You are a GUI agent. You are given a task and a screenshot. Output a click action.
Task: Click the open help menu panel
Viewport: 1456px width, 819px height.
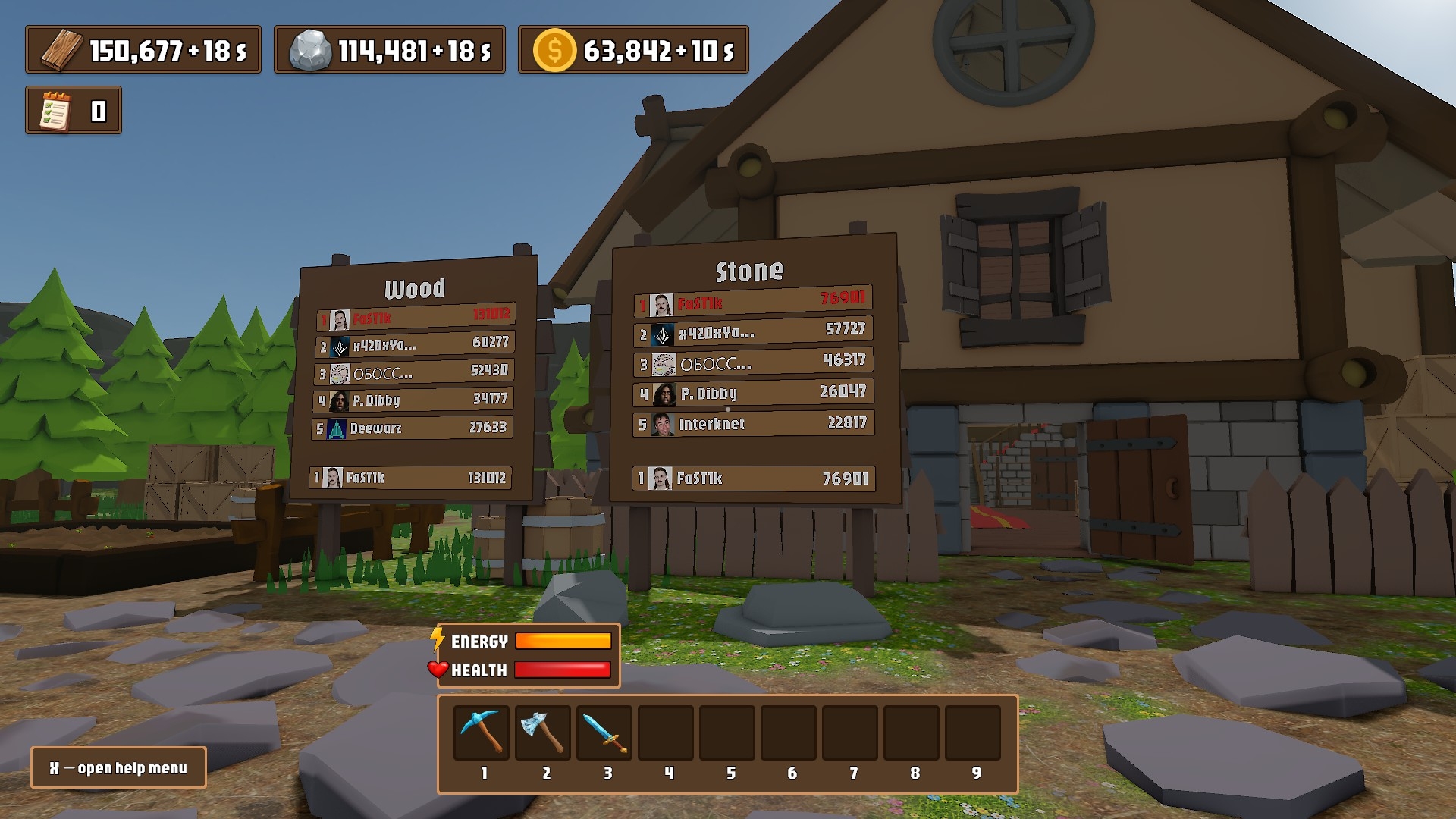(x=118, y=768)
